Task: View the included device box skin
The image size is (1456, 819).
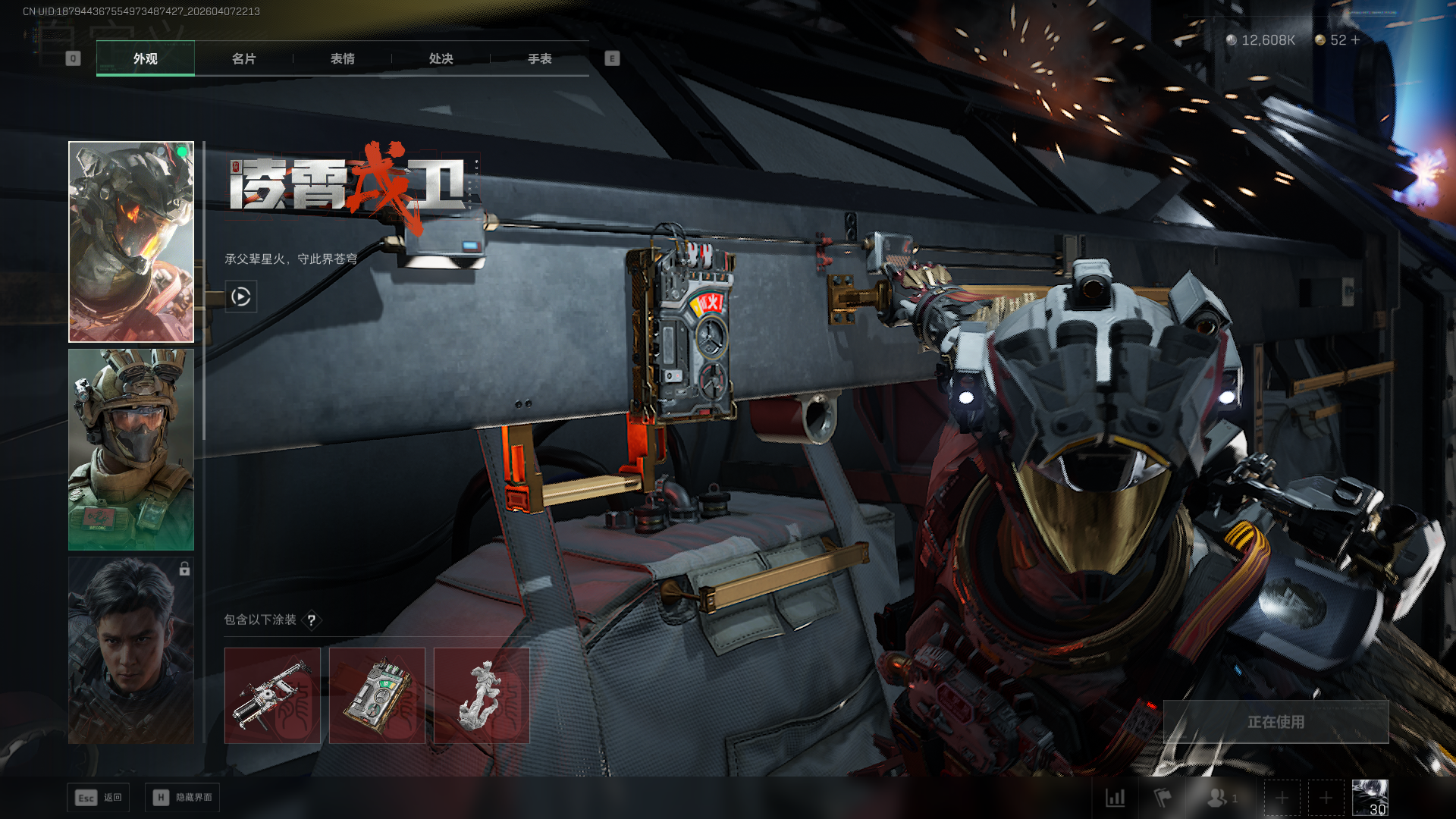Action: click(377, 695)
